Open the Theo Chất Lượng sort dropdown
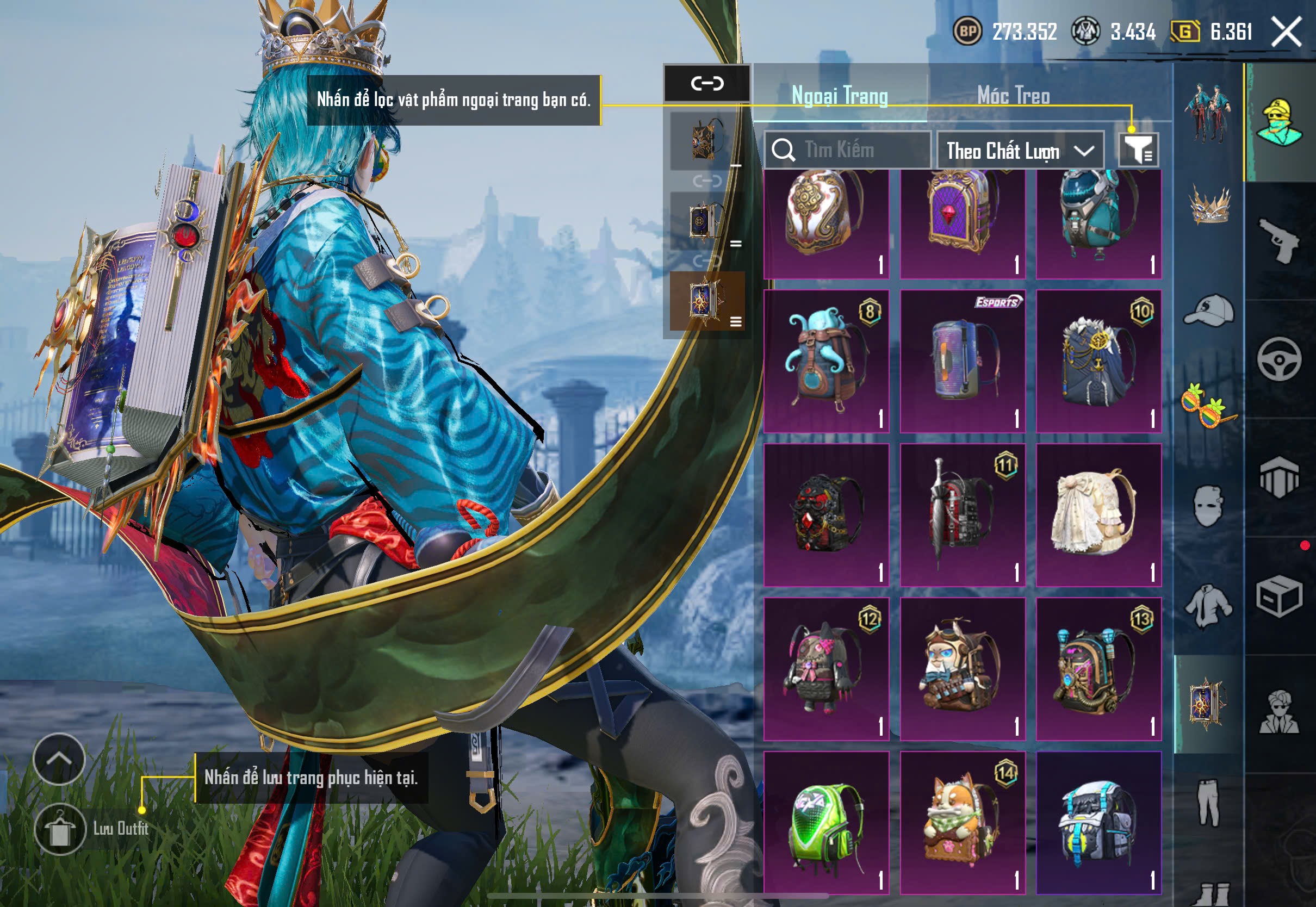The height and width of the screenshot is (907, 1316). [x=1020, y=151]
